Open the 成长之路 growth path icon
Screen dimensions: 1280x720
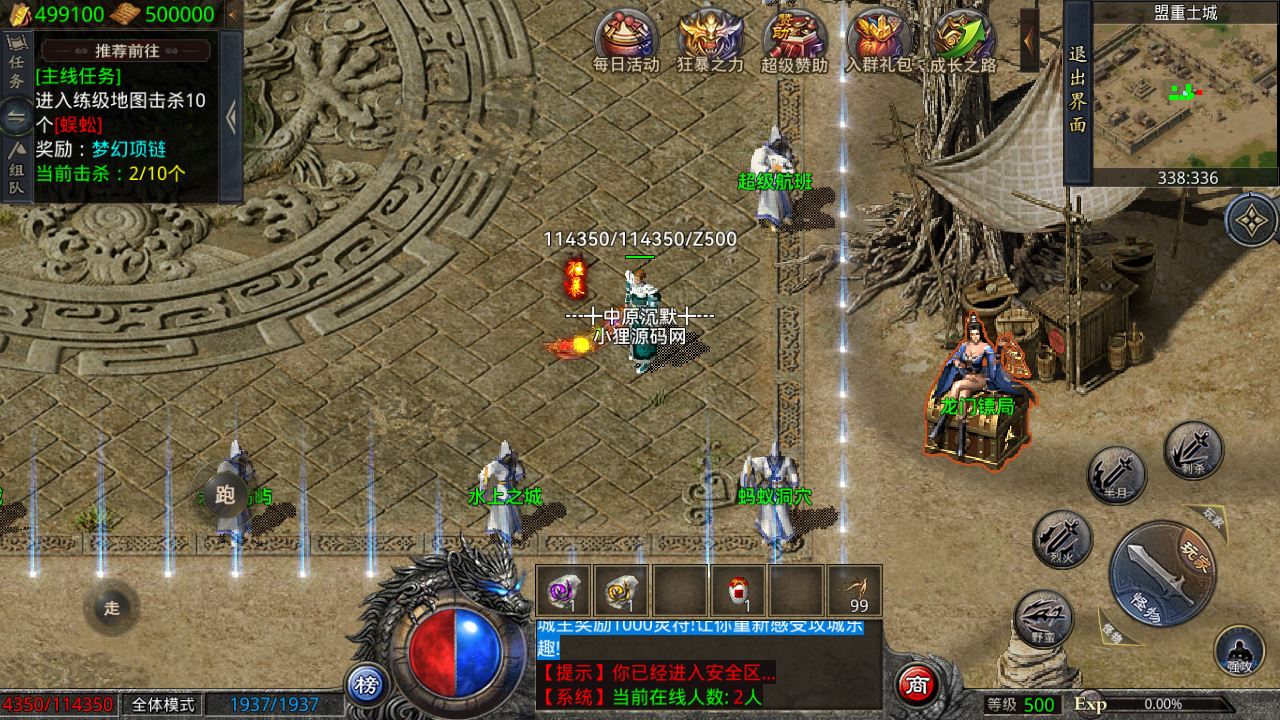tap(962, 38)
